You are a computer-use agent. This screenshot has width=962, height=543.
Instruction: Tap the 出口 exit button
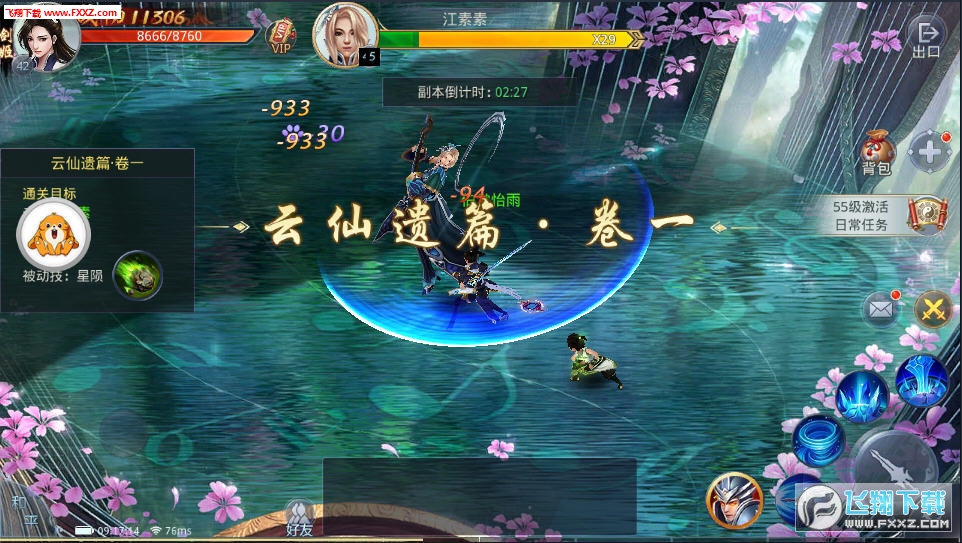coord(927,38)
